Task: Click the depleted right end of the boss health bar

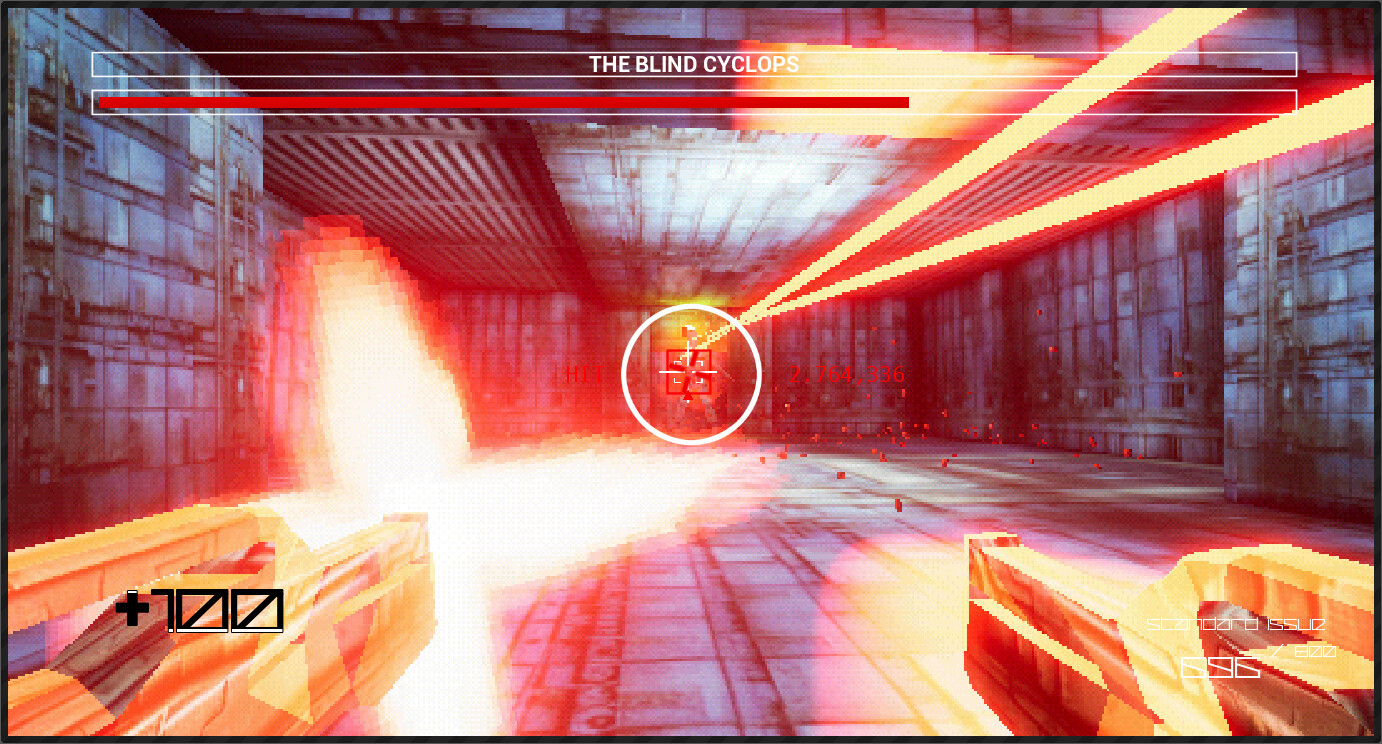Action: point(1100,101)
